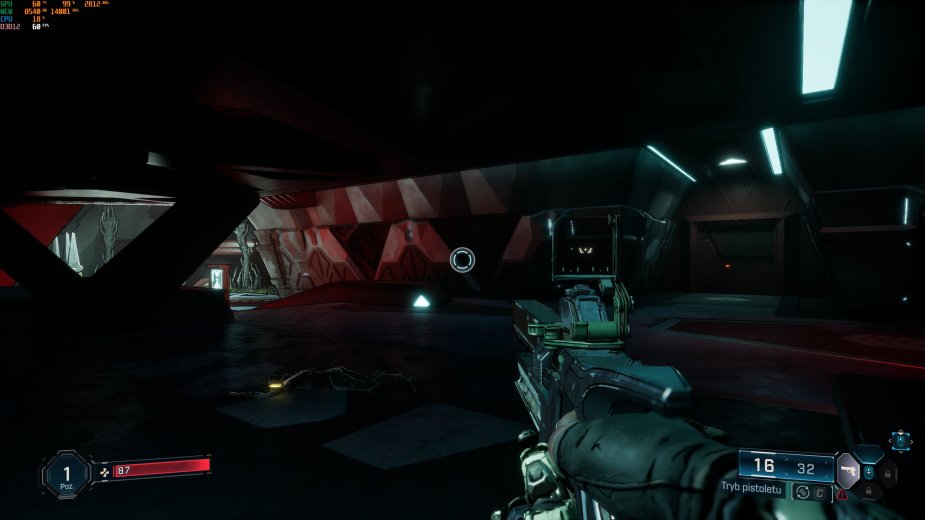Click the glowing triangle objective marker
This screenshot has height=520, width=925.
(x=422, y=300)
